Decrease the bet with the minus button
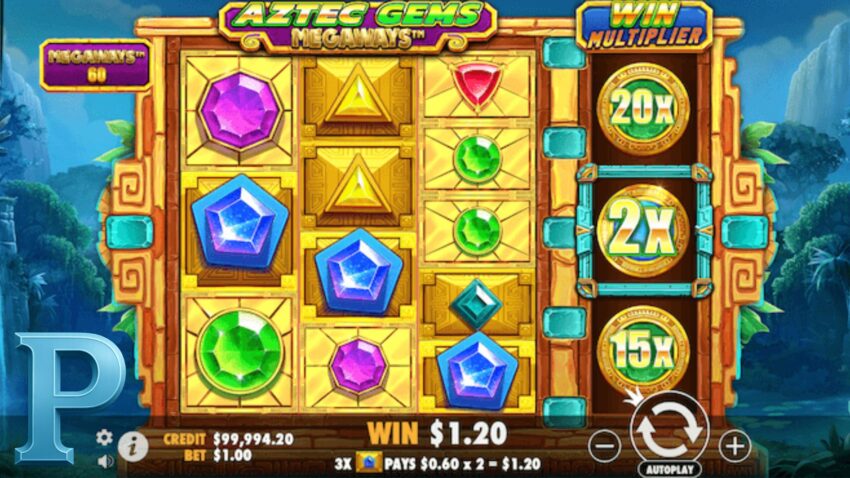Screen dimensions: 850x478 point(604,446)
